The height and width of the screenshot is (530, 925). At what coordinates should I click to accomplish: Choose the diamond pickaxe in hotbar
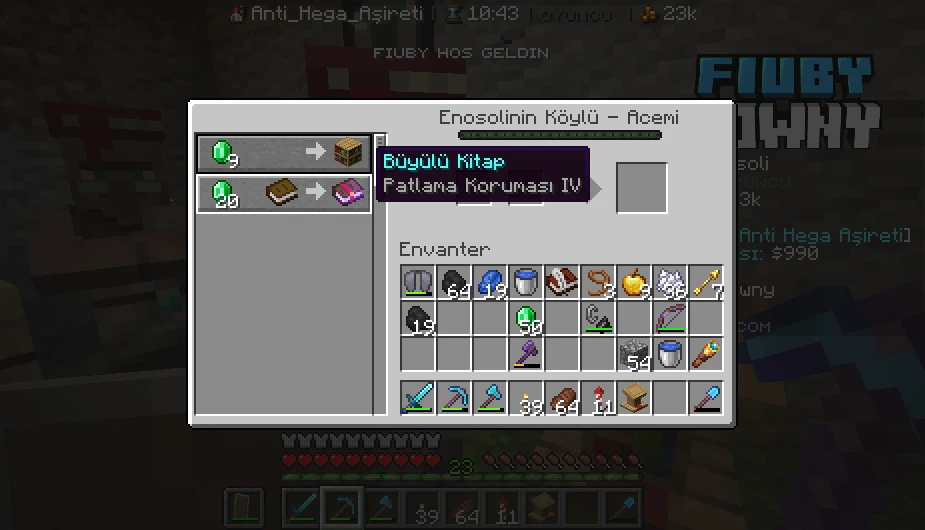point(453,397)
